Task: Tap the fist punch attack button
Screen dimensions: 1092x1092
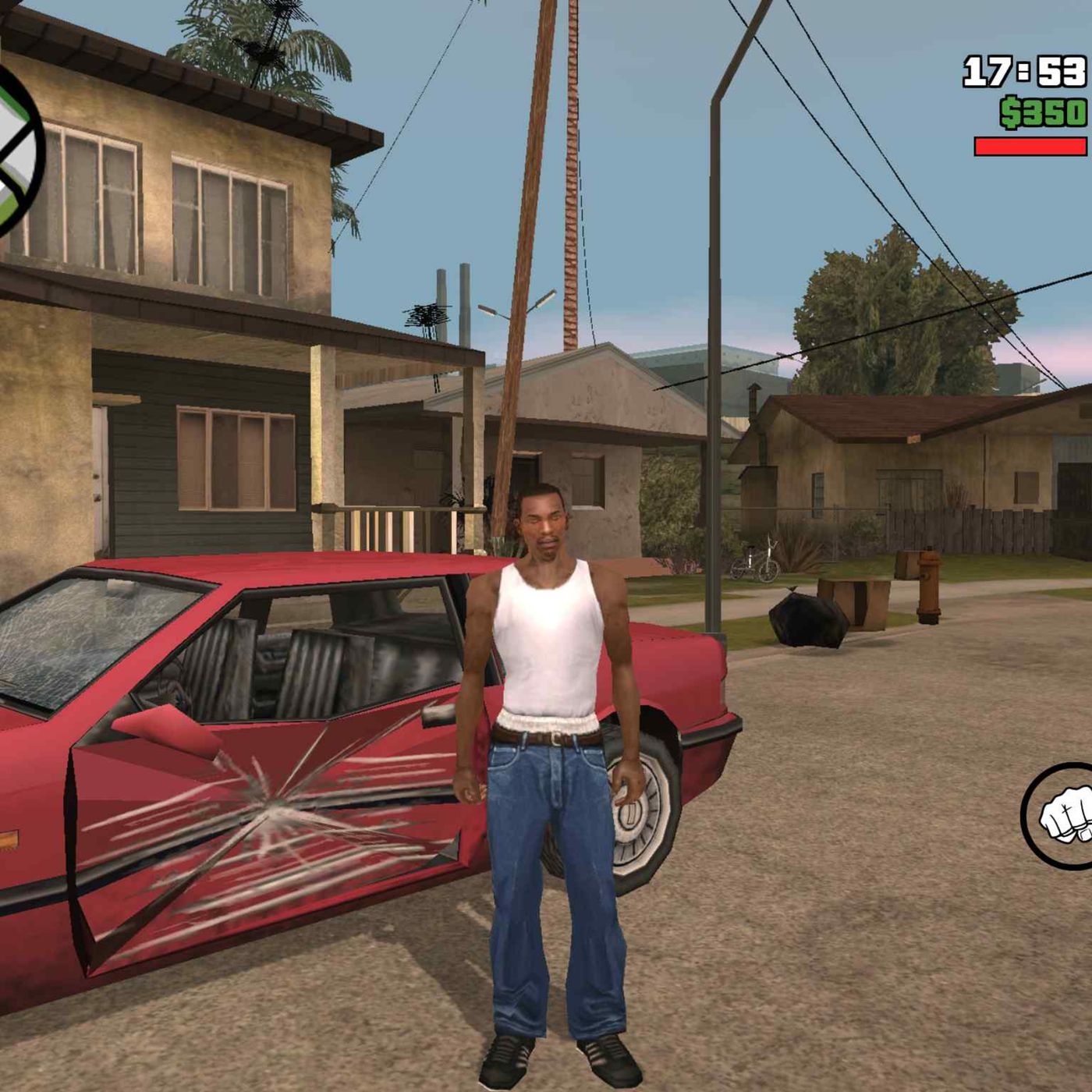Action: (x=1062, y=816)
